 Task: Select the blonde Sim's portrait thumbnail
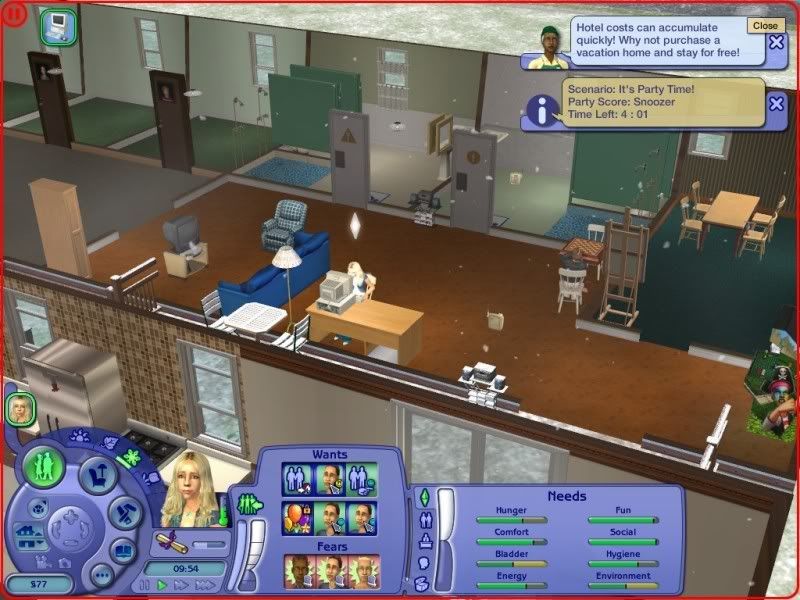click(20, 407)
